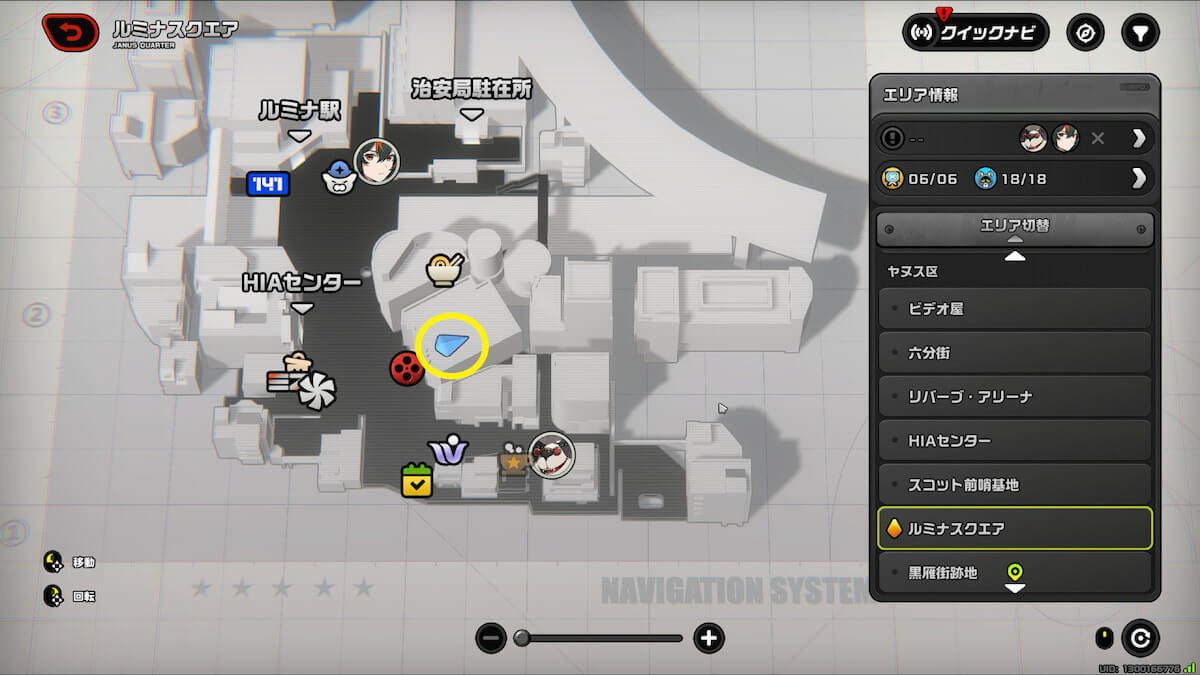Select 六分街 in the area list
This screenshot has height=675, width=1200.
[1014, 353]
